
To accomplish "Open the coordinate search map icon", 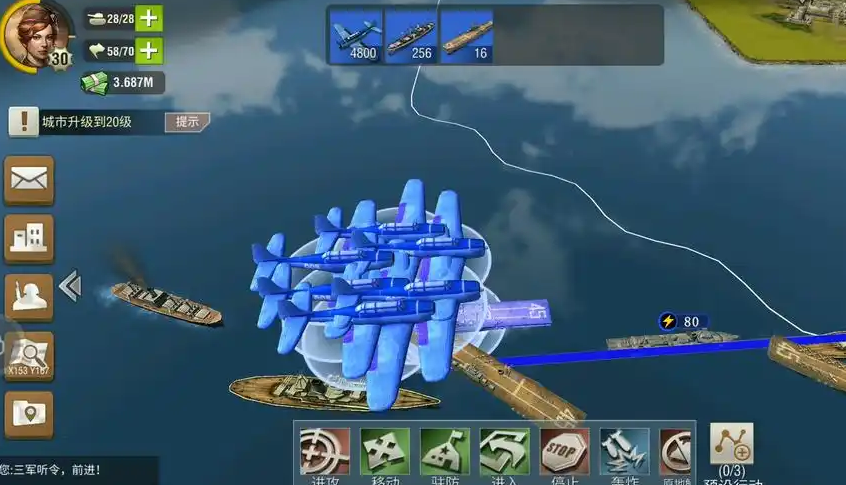I will [x=29, y=355].
